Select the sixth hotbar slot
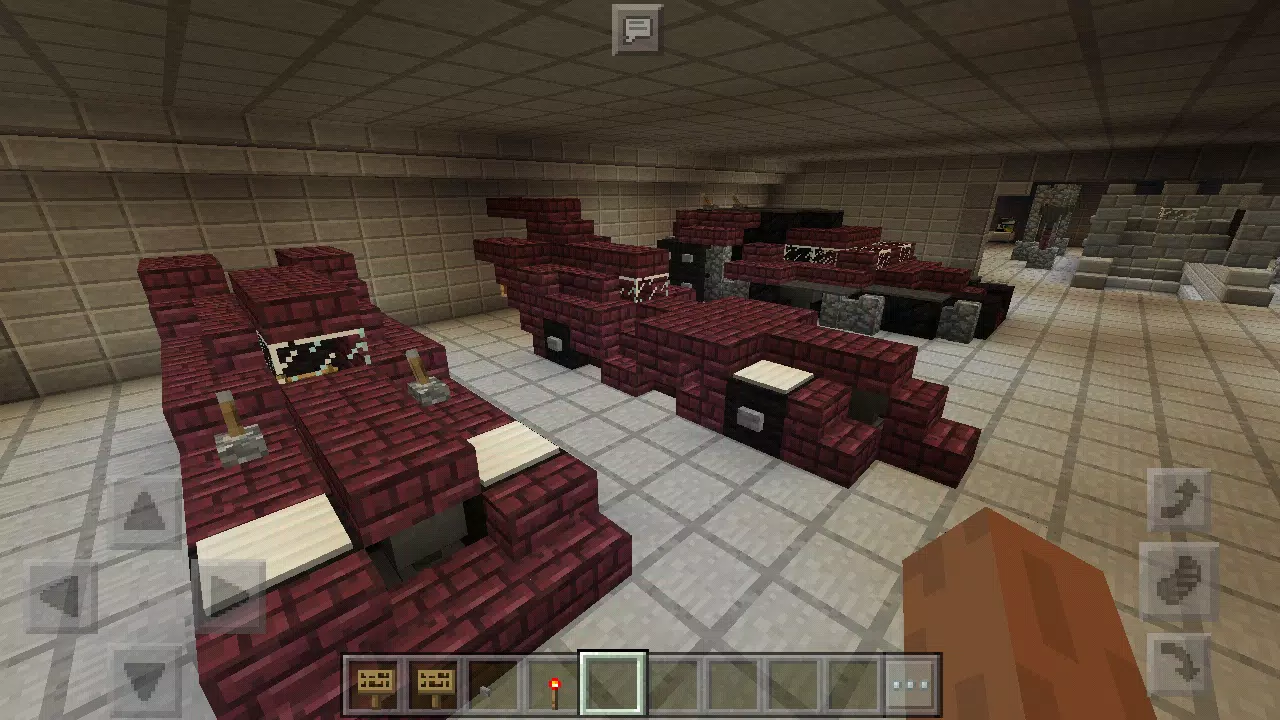The height and width of the screenshot is (720, 1280). [x=671, y=683]
